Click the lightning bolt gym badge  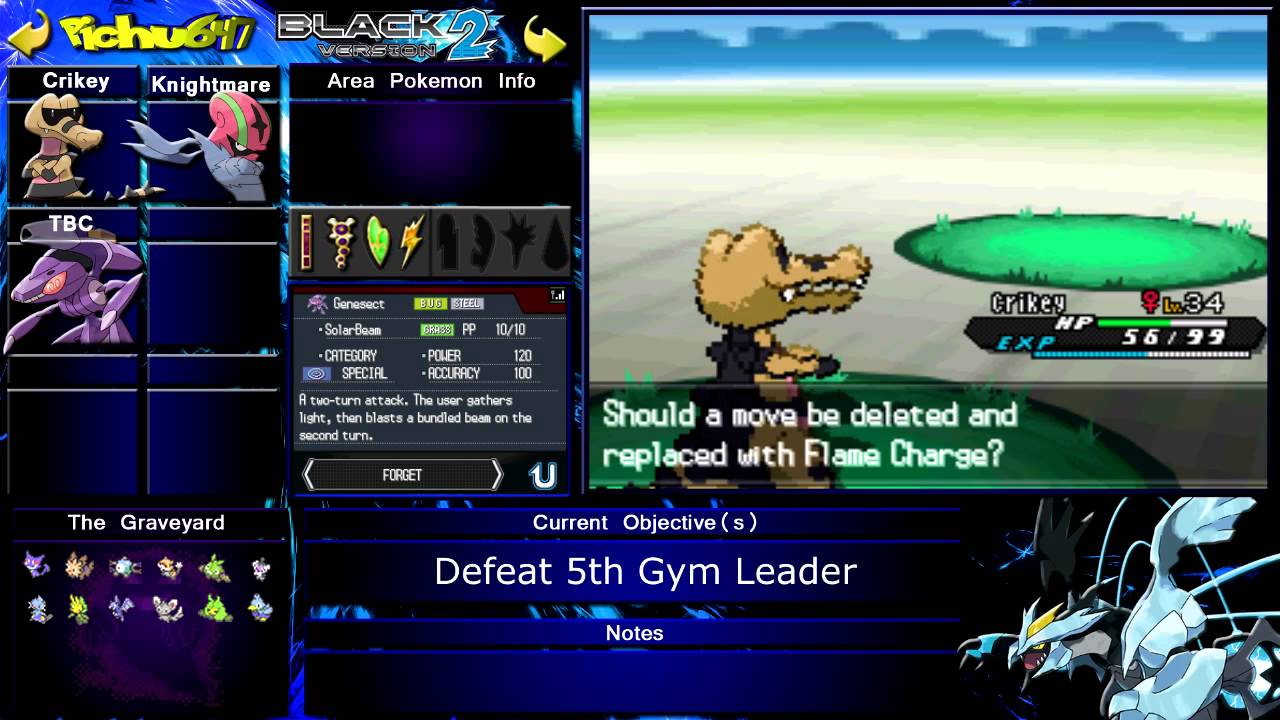pos(412,242)
